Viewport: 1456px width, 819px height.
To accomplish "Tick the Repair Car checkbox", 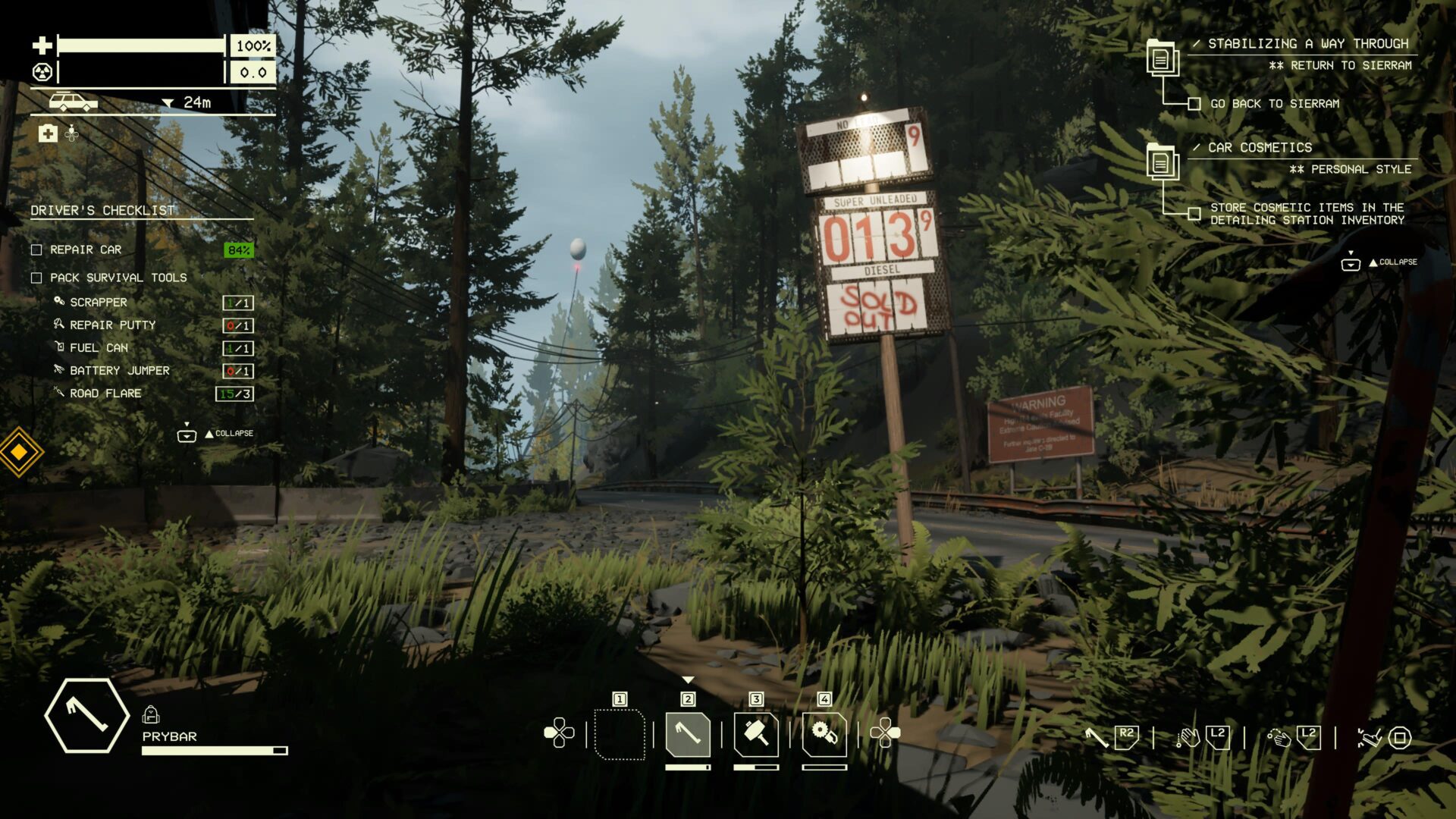I will click(x=36, y=250).
